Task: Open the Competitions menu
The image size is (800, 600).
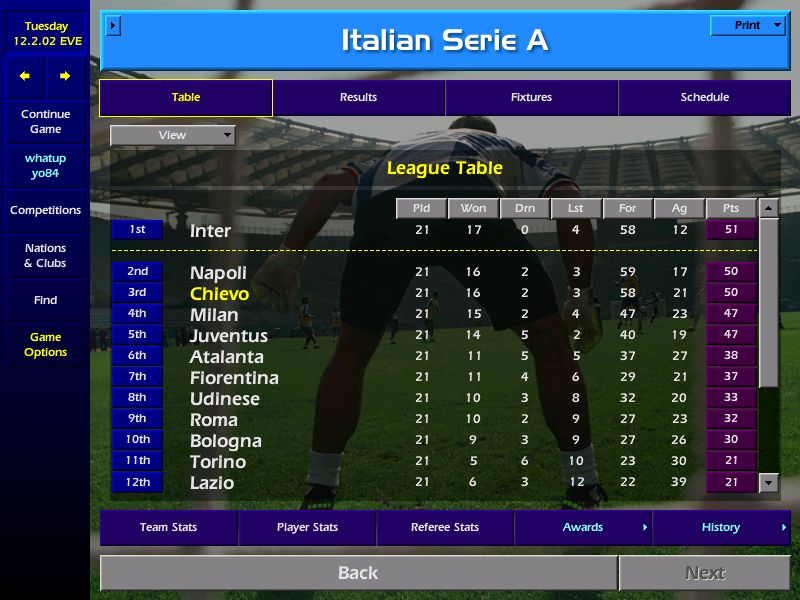Action: click(x=45, y=210)
